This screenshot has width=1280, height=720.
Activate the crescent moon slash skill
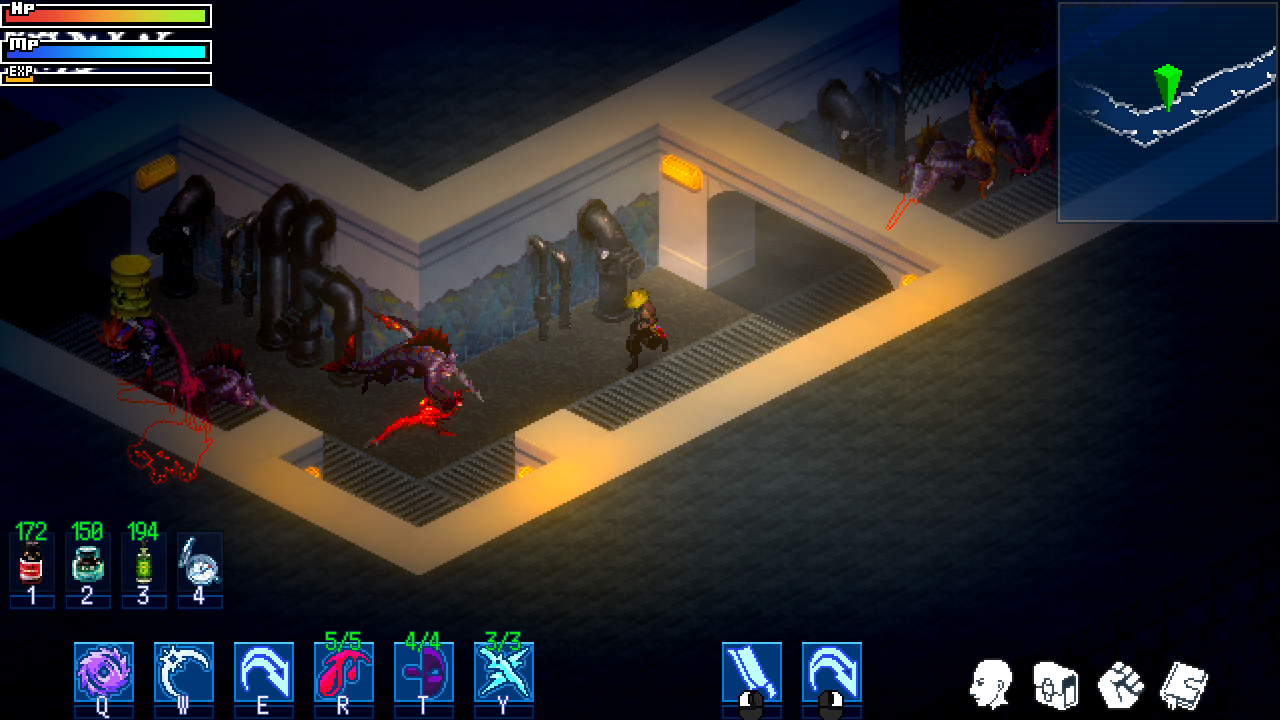click(183, 671)
